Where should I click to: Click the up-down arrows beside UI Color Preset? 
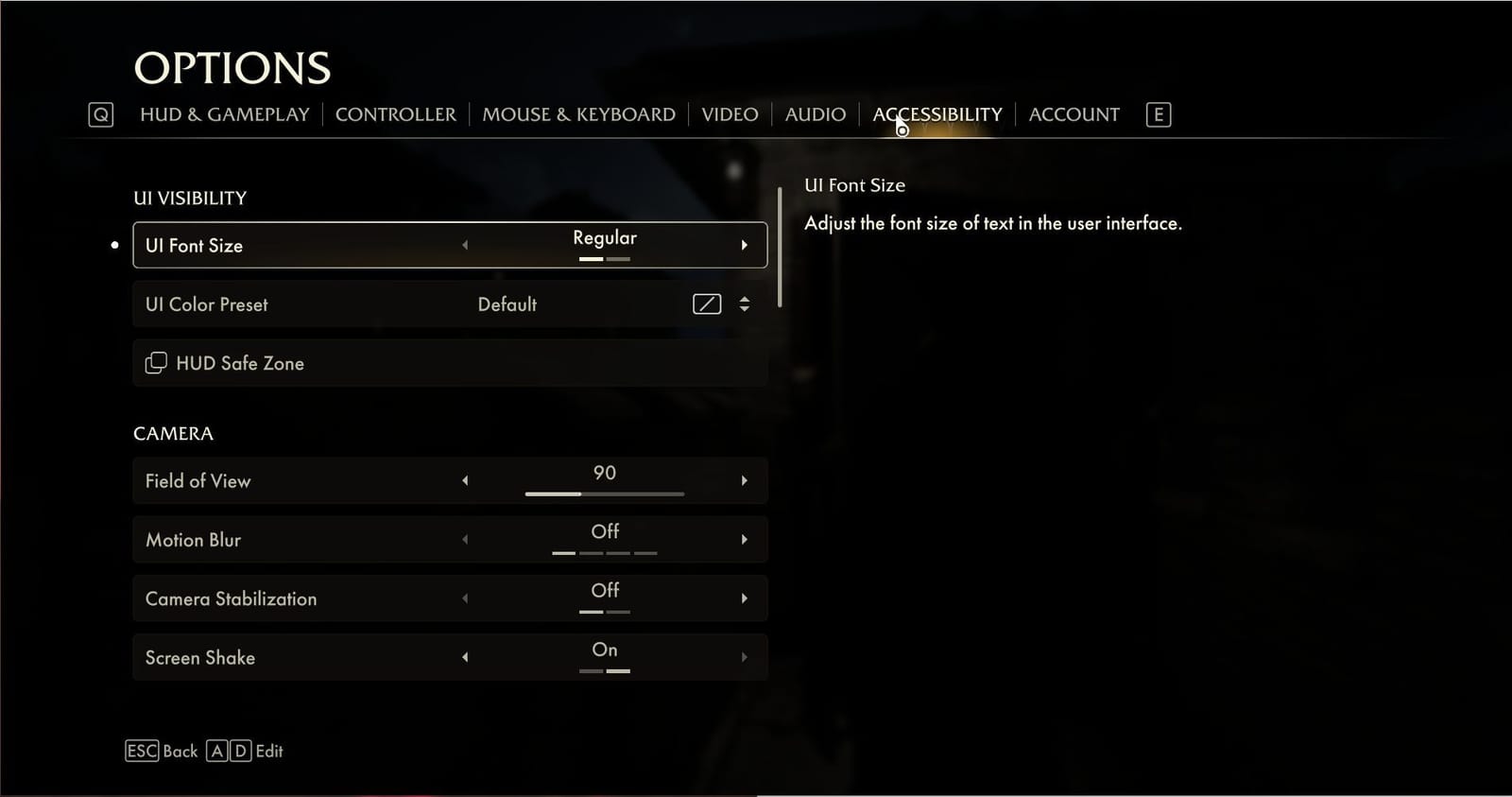(745, 303)
